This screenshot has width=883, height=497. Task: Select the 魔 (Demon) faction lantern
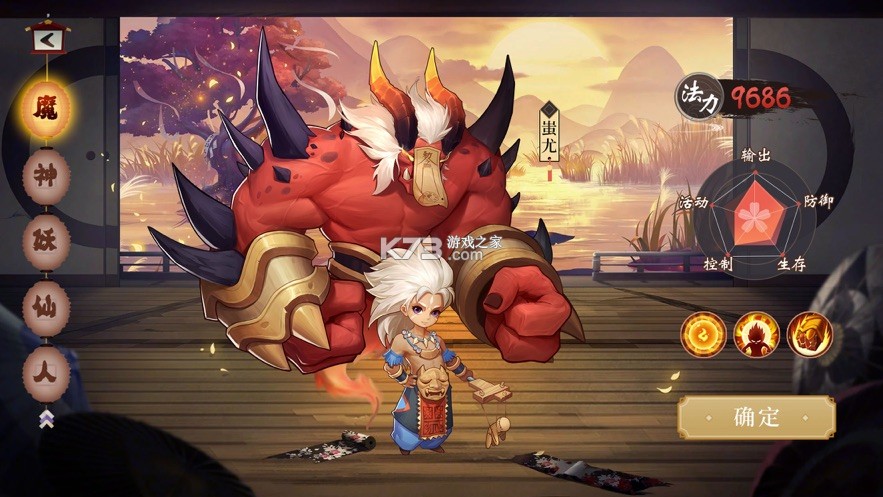click(46, 108)
